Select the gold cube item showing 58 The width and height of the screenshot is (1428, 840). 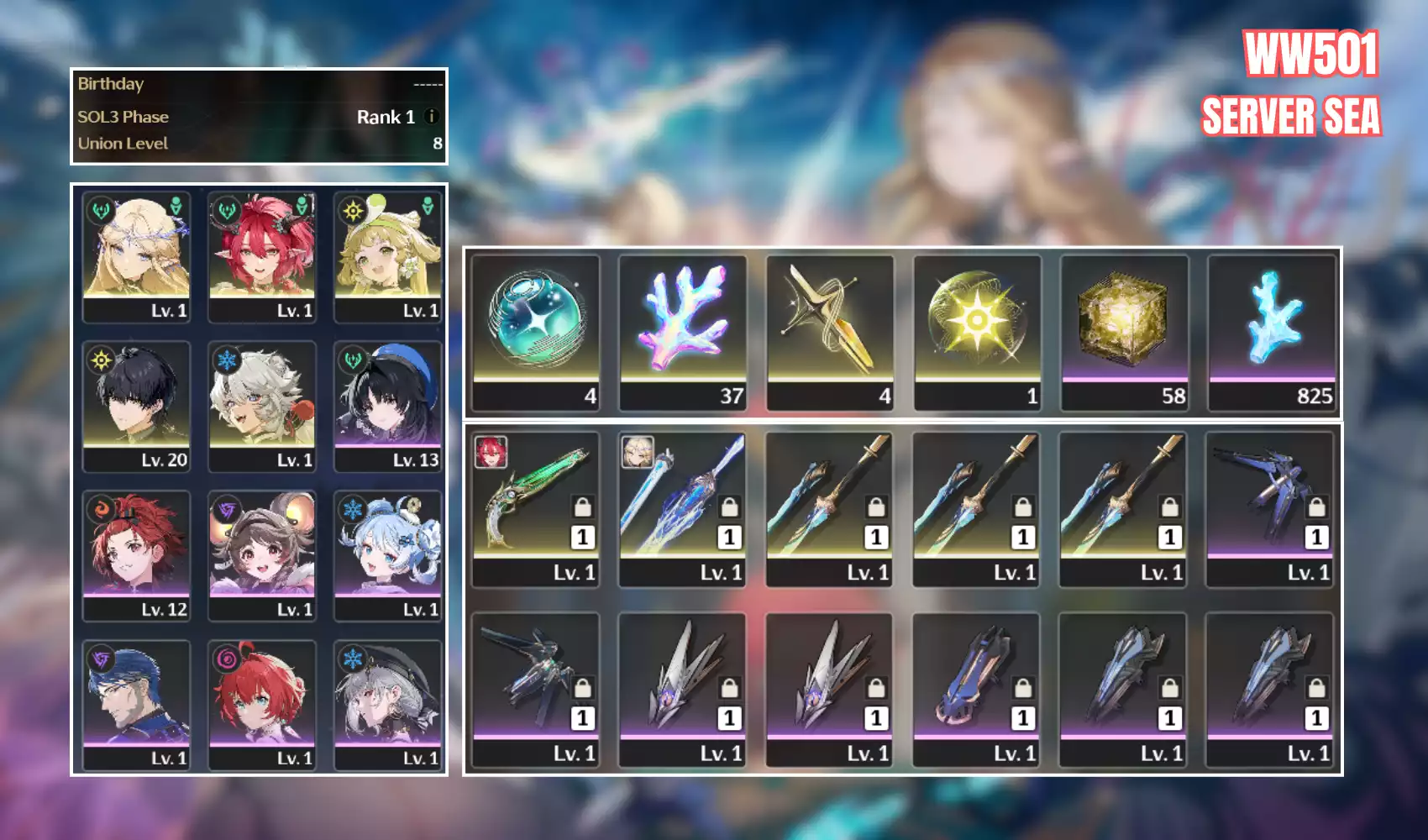[1125, 332]
